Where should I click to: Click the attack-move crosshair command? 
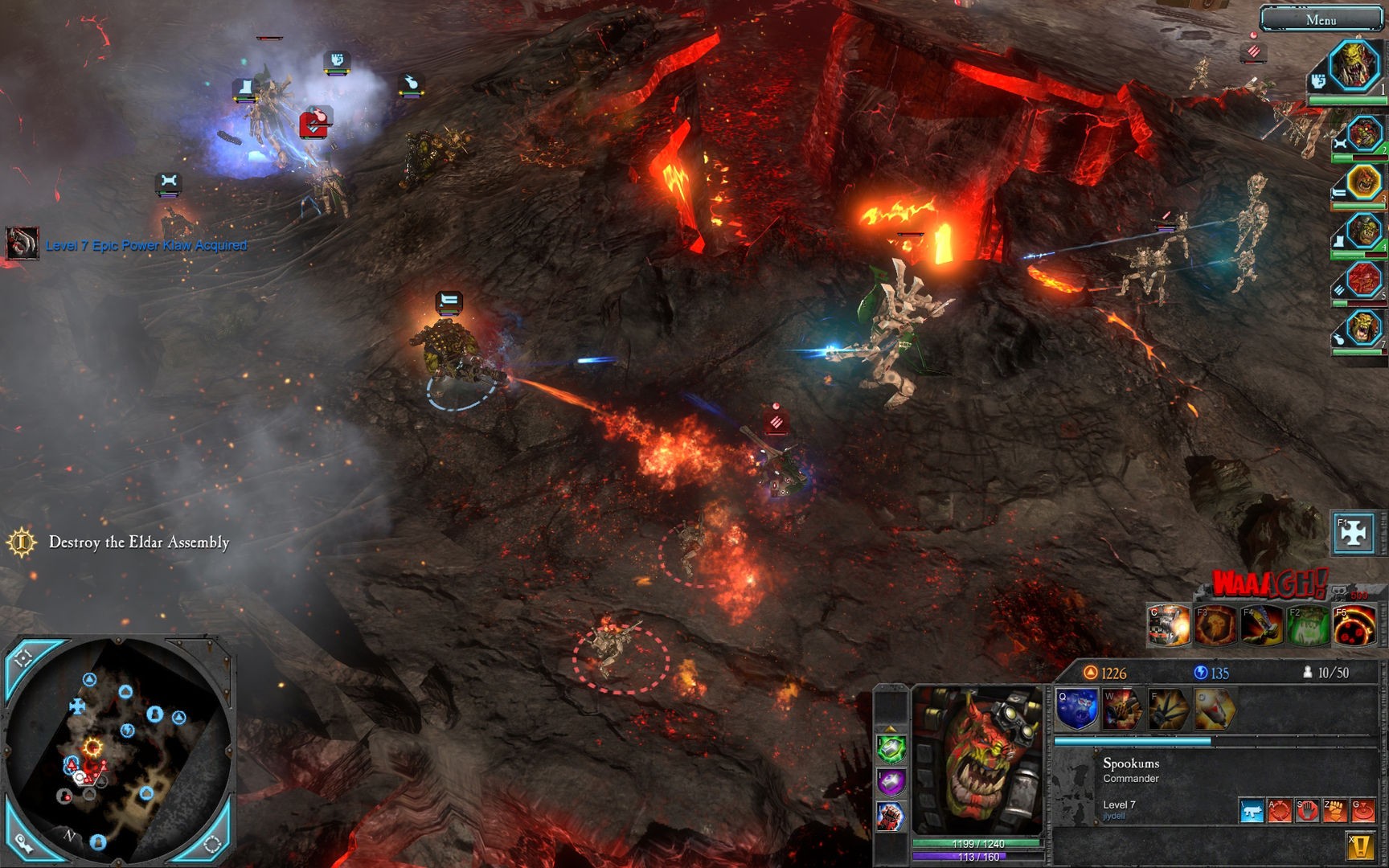1280,811
